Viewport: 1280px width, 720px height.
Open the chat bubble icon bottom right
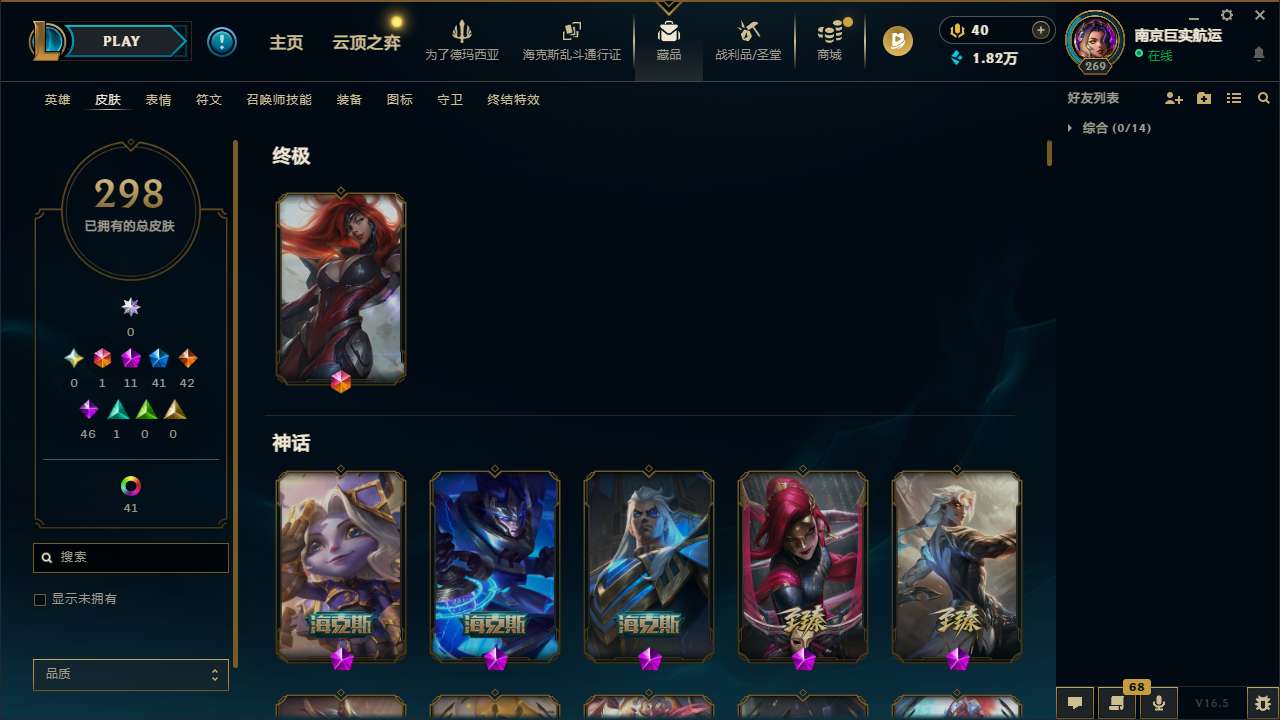(1073, 702)
